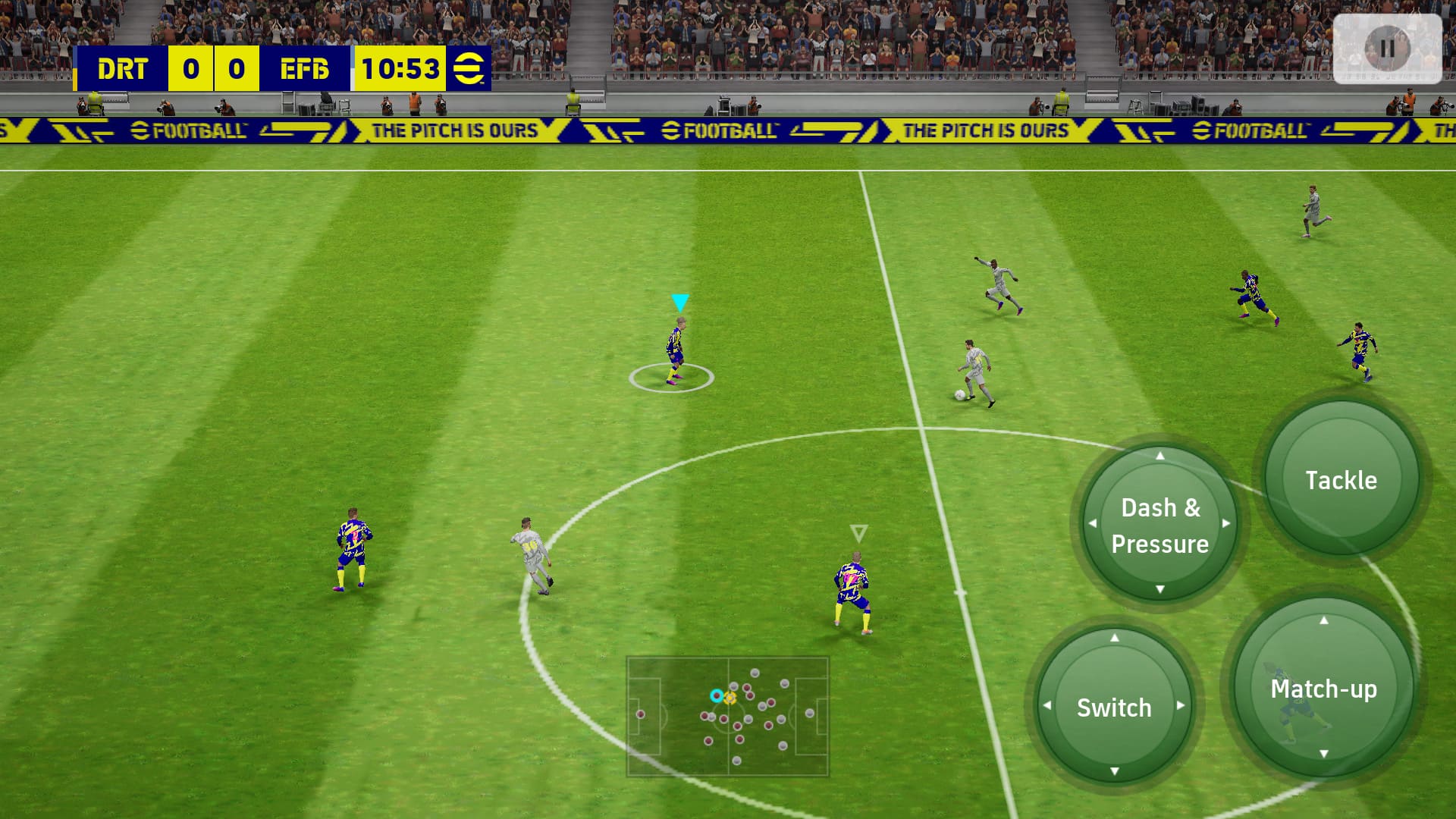Pause the match with the pause button
Image resolution: width=1456 pixels, height=819 pixels.
[x=1387, y=49]
